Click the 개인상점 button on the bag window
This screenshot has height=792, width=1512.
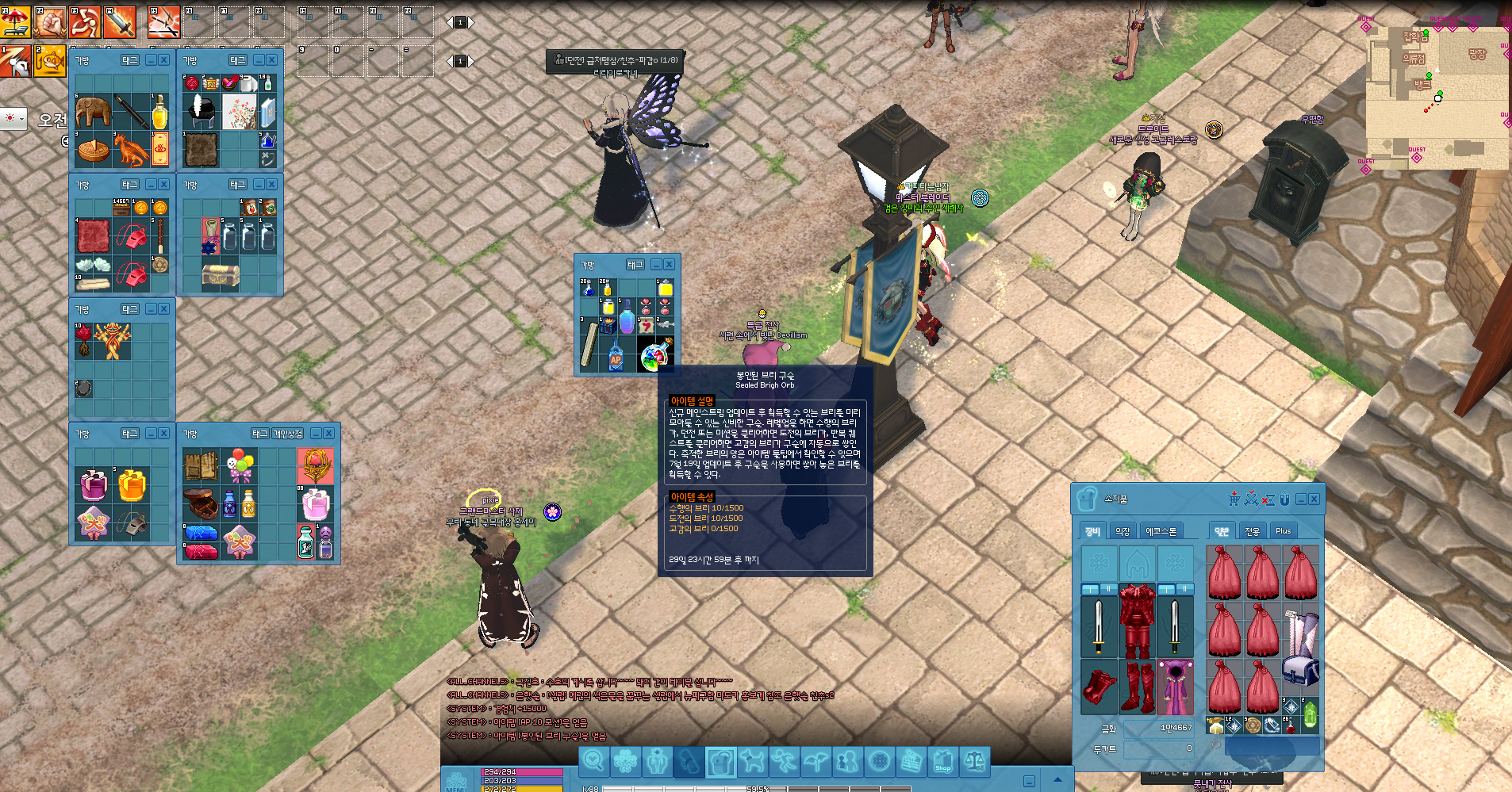(287, 434)
